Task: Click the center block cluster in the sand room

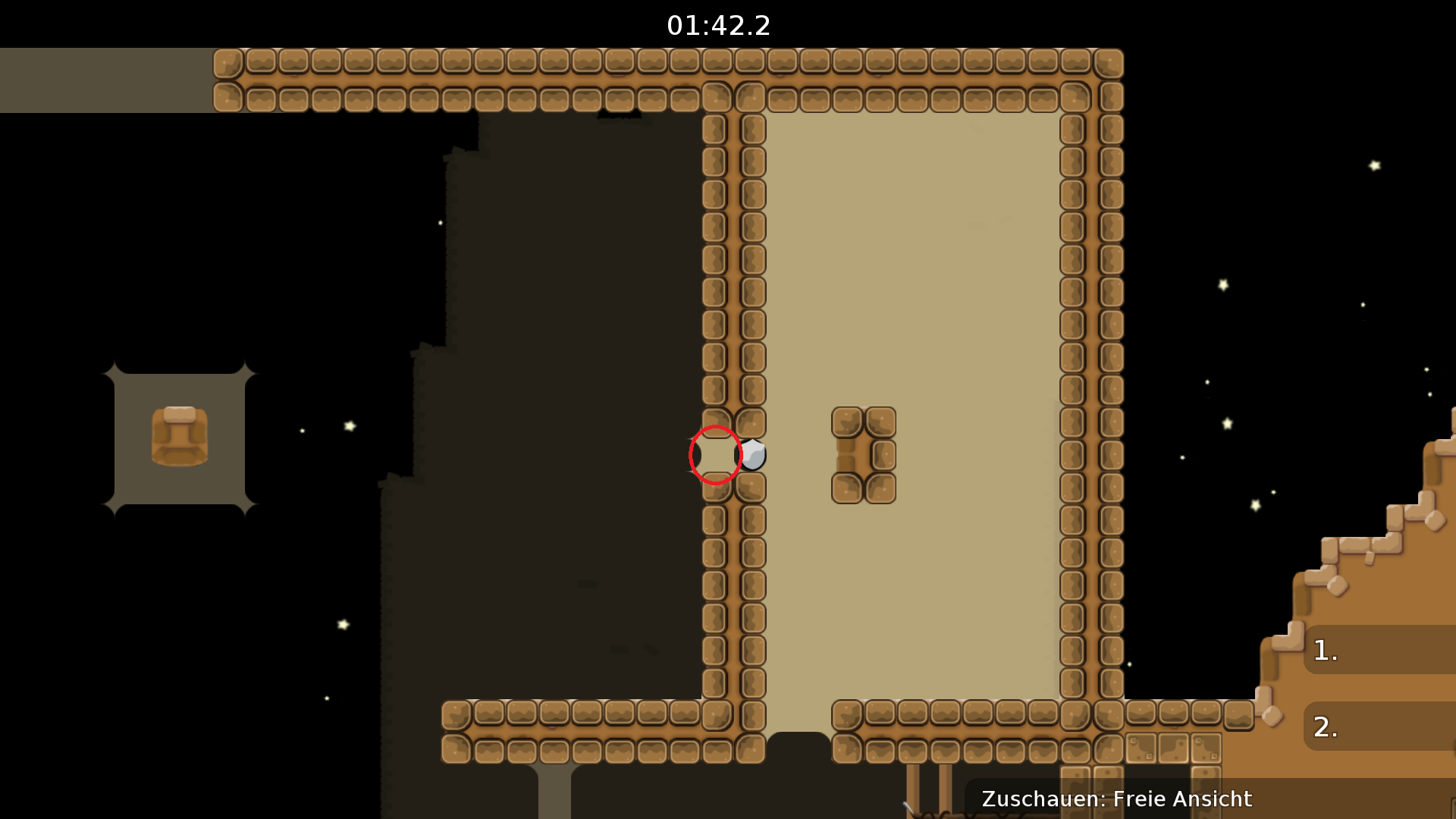Action: pos(863,453)
